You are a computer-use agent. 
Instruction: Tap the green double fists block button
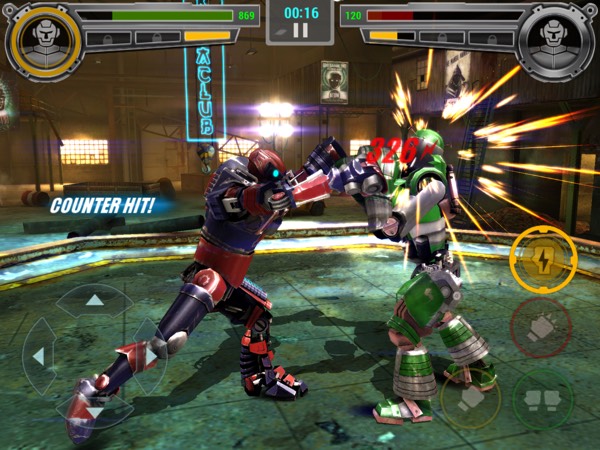pyautogui.click(x=542, y=397)
